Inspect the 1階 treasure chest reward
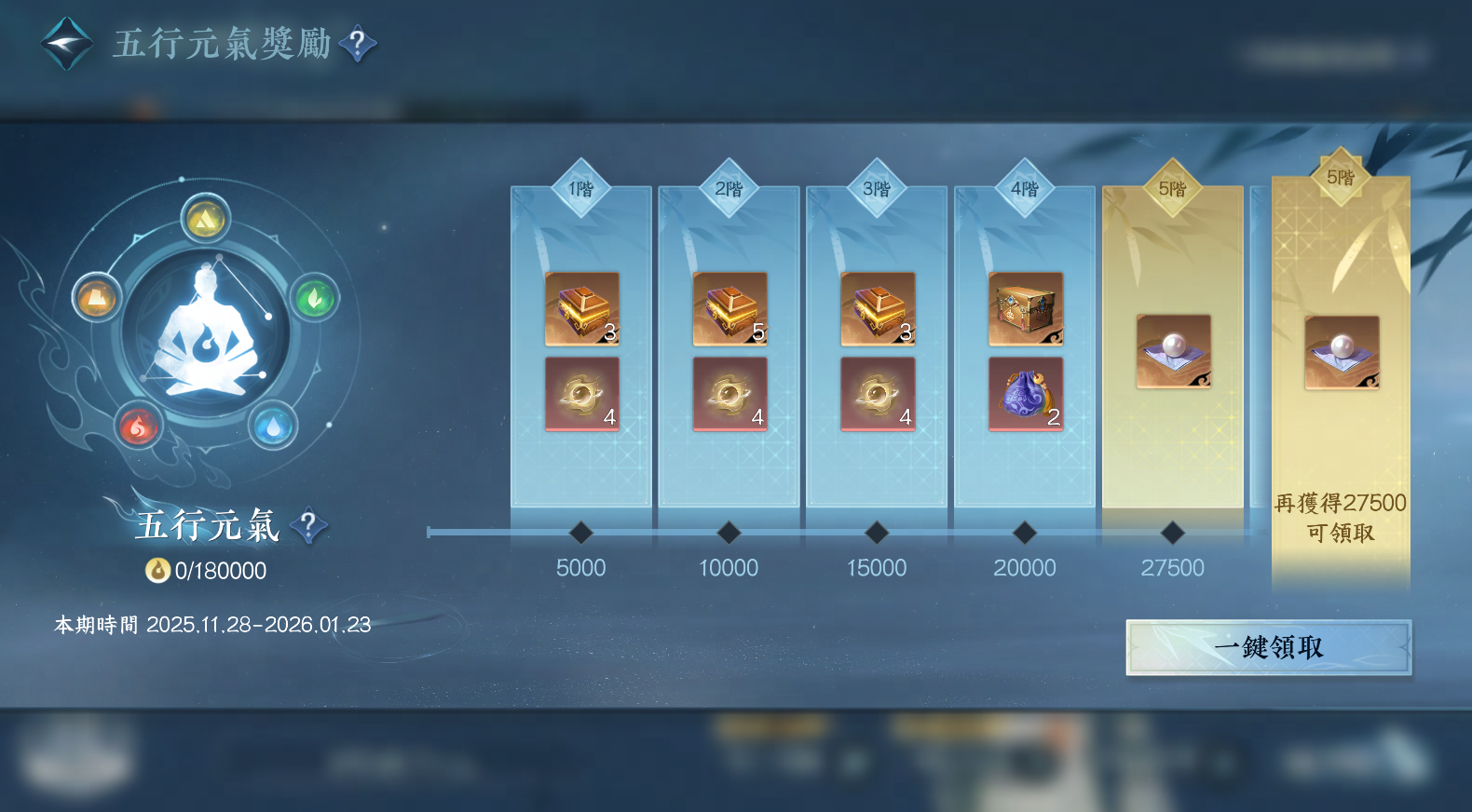Image resolution: width=1472 pixels, height=812 pixels. tap(581, 308)
